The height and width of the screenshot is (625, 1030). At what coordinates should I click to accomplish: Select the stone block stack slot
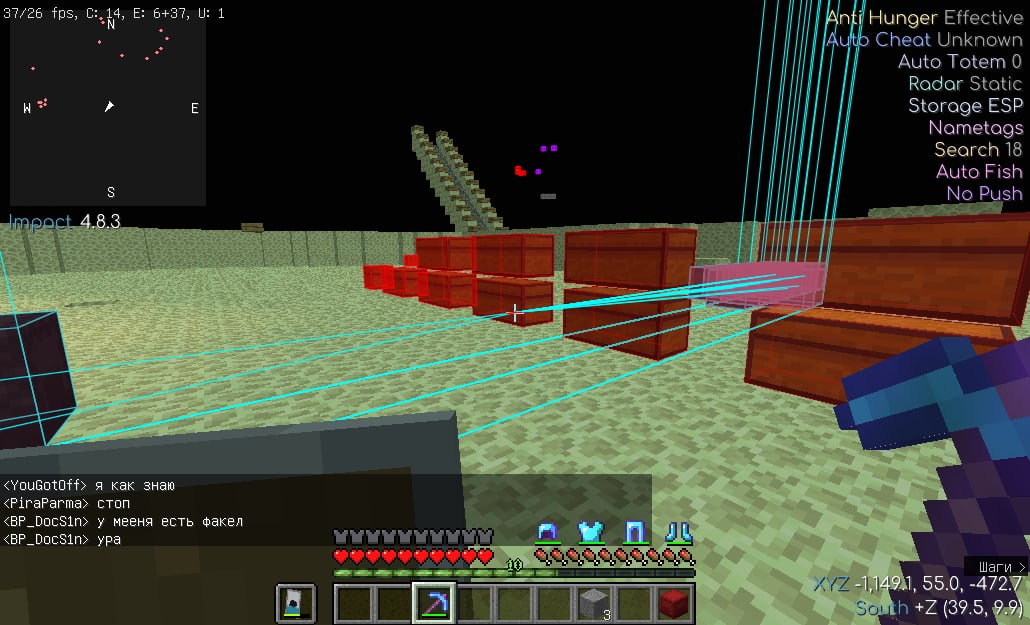coord(594,603)
